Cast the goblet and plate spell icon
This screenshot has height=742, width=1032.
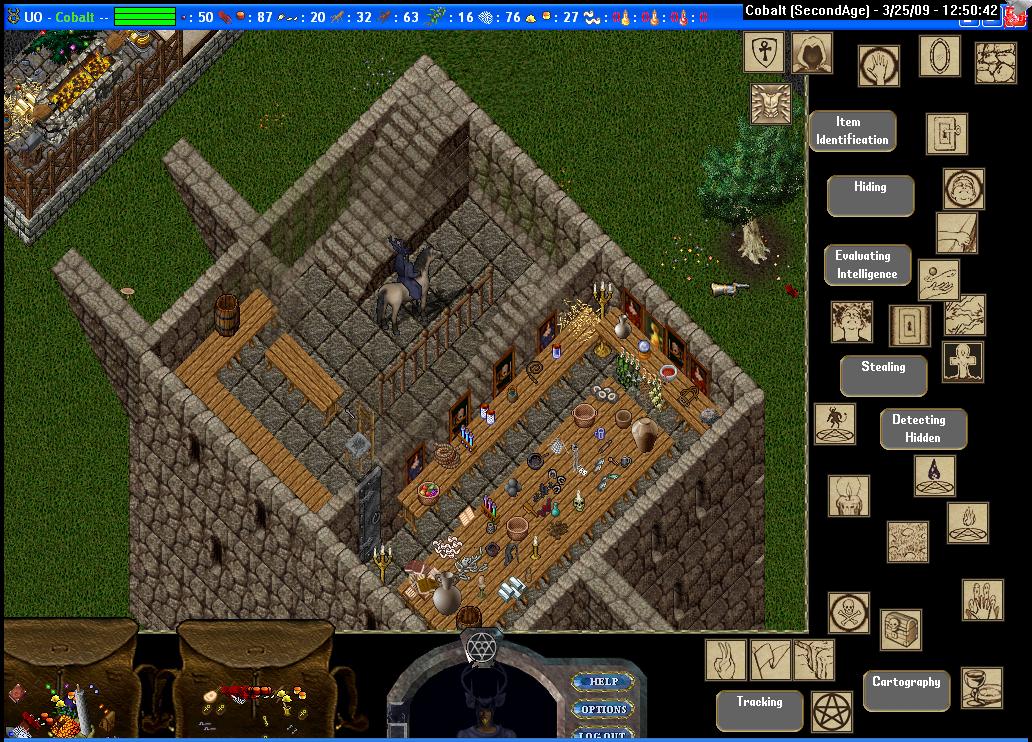(981, 687)
